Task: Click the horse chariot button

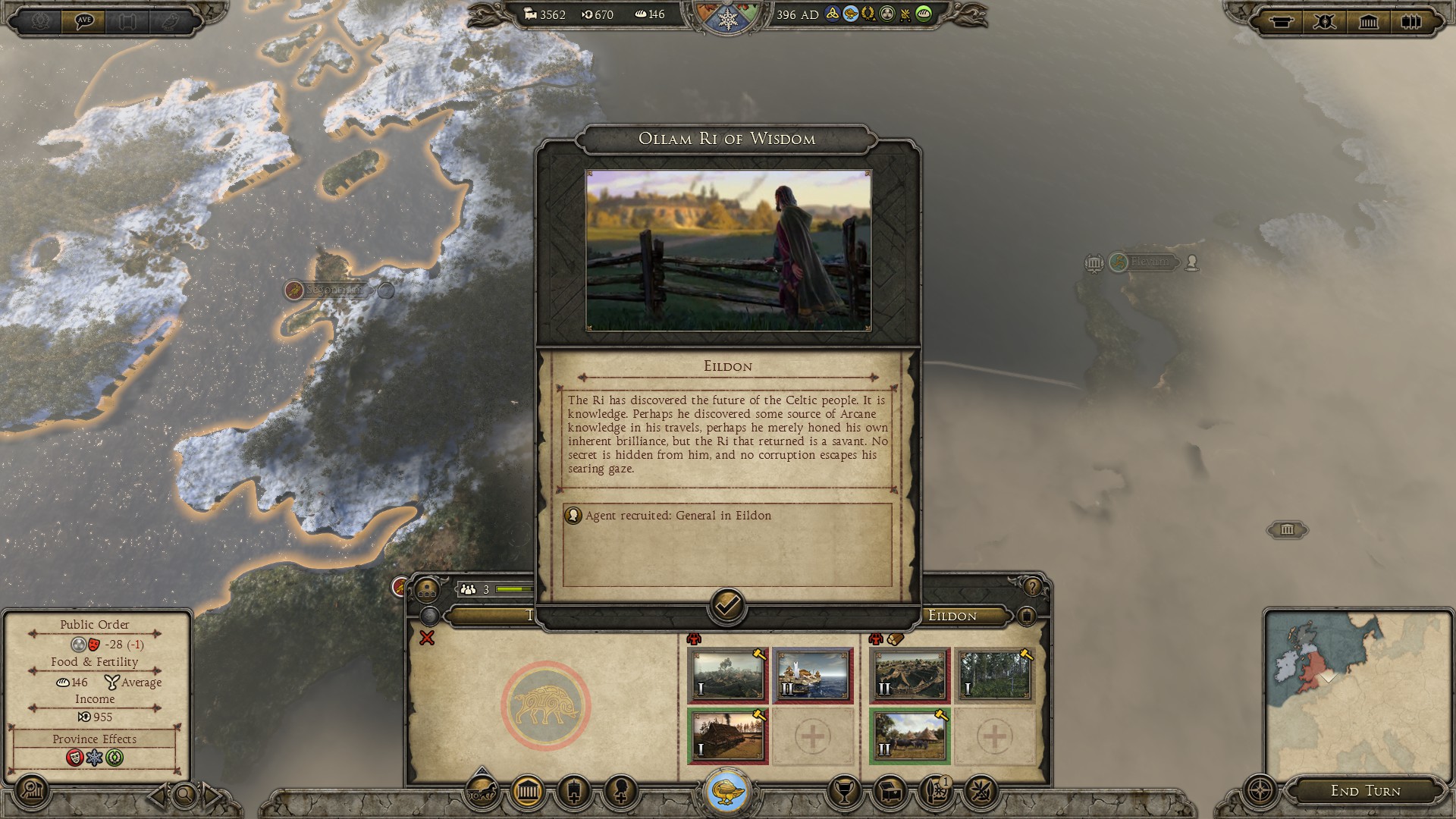Action: pos(482,792)
